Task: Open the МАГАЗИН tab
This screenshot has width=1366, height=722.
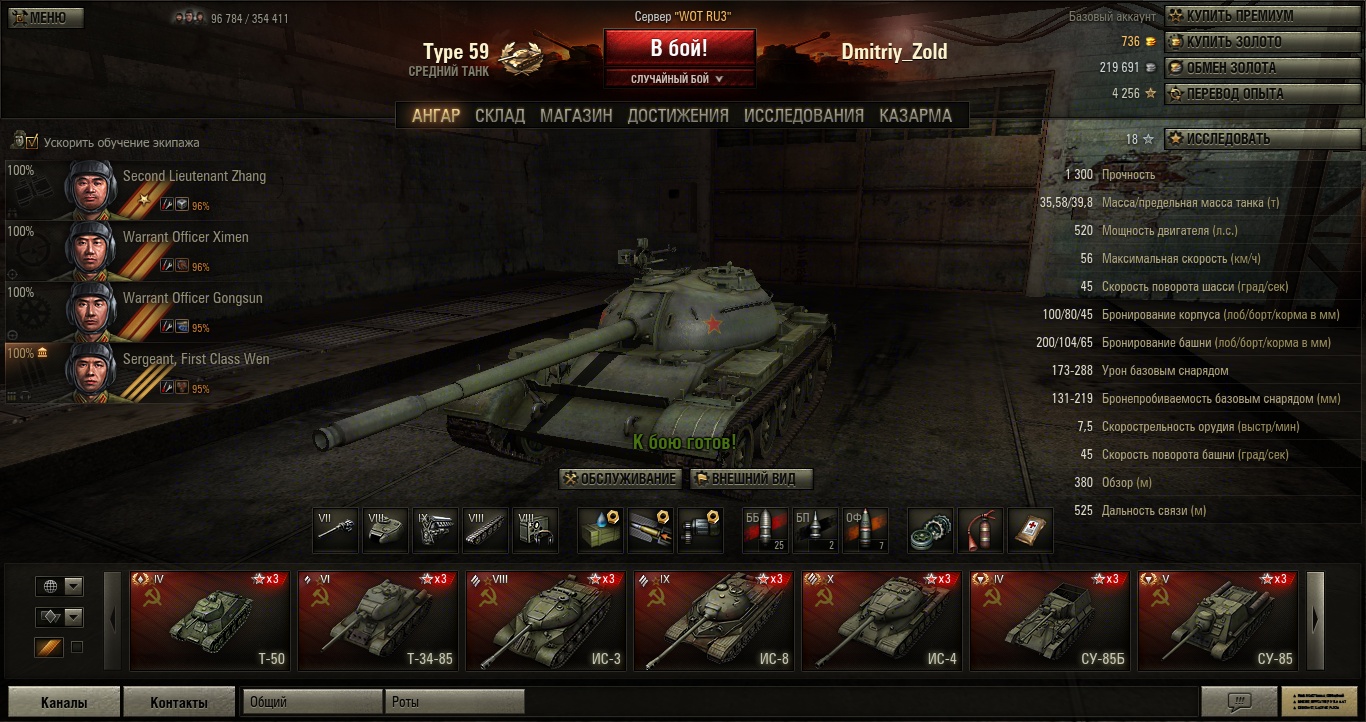Action: pyautogui.click(x=576, y=115)
